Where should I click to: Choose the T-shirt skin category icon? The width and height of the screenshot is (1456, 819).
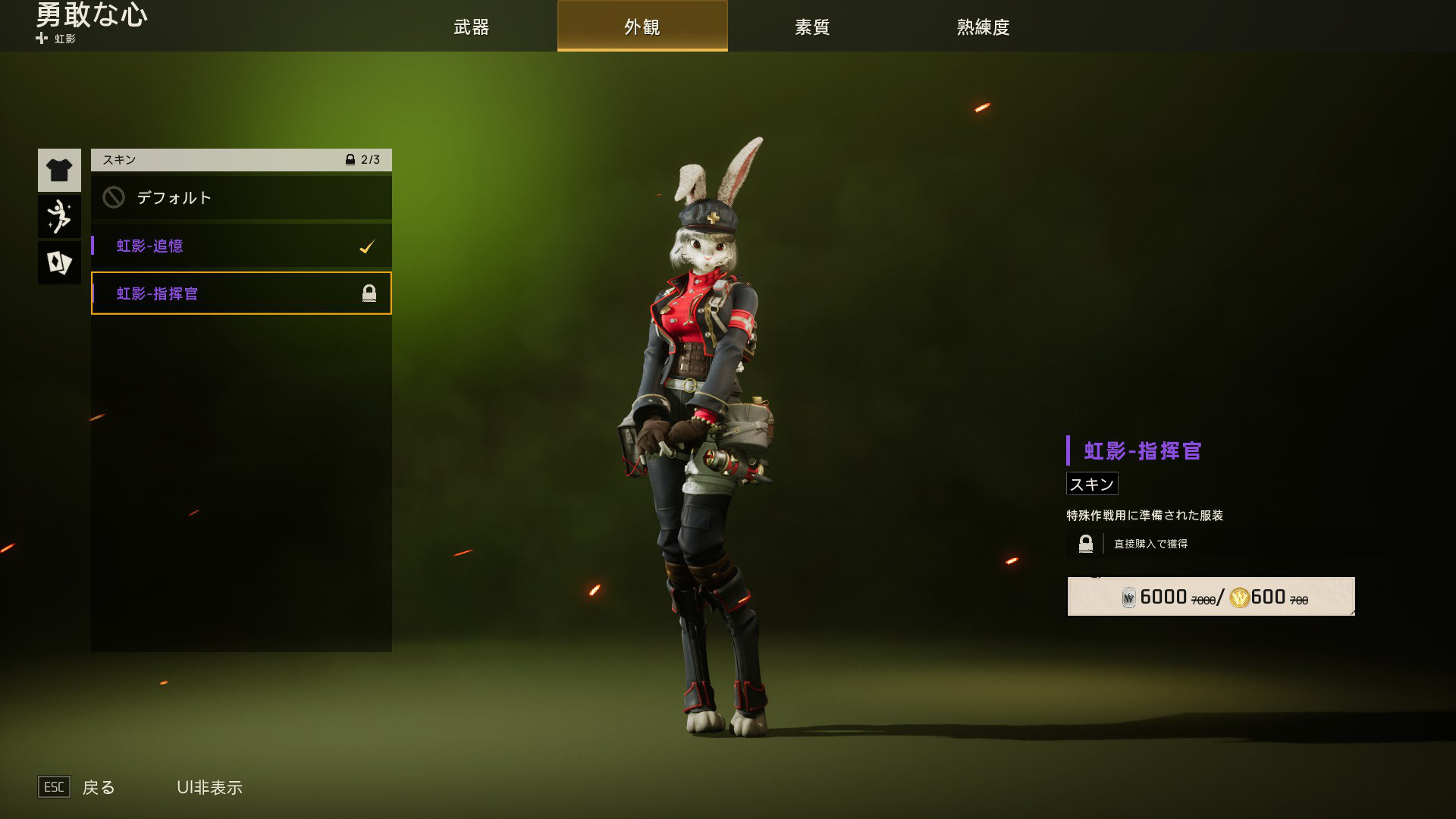[x=59, y=170]
